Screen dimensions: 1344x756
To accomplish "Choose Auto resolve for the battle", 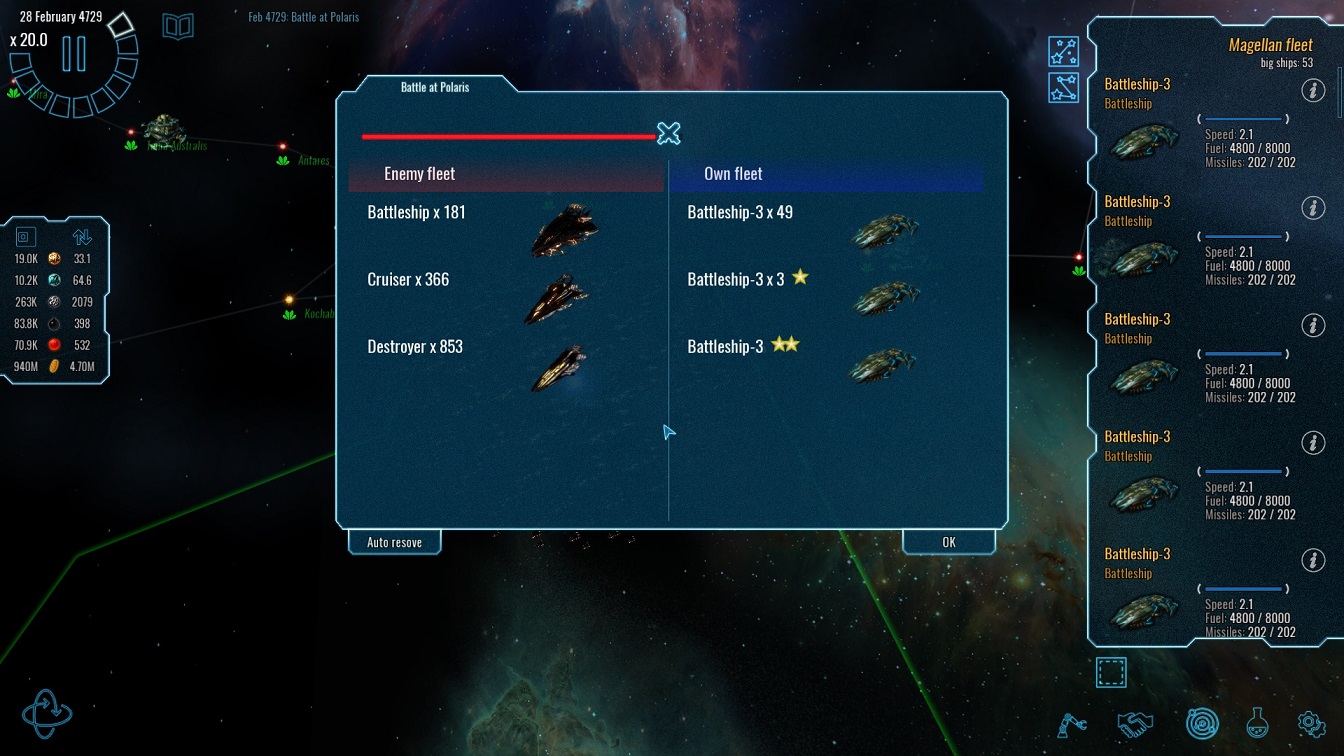I will (x=394, y=542).
